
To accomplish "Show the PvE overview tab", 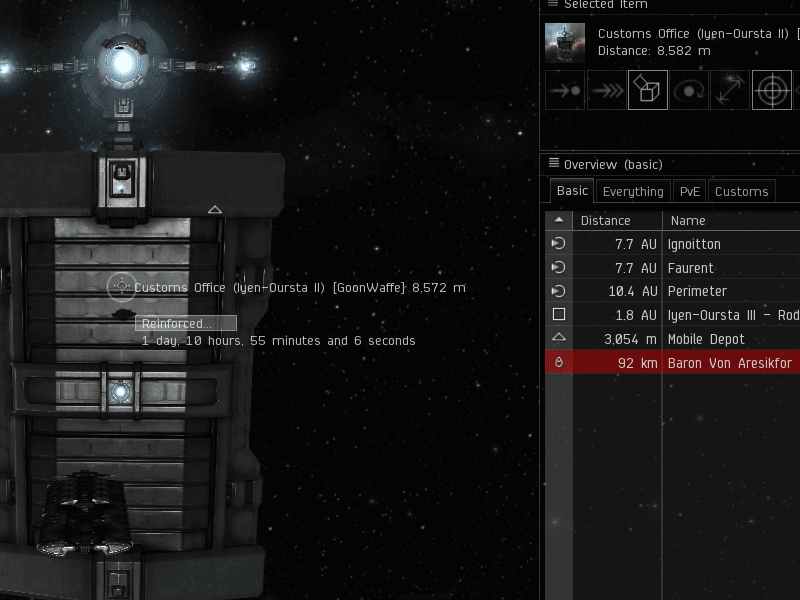I will 690,191.
